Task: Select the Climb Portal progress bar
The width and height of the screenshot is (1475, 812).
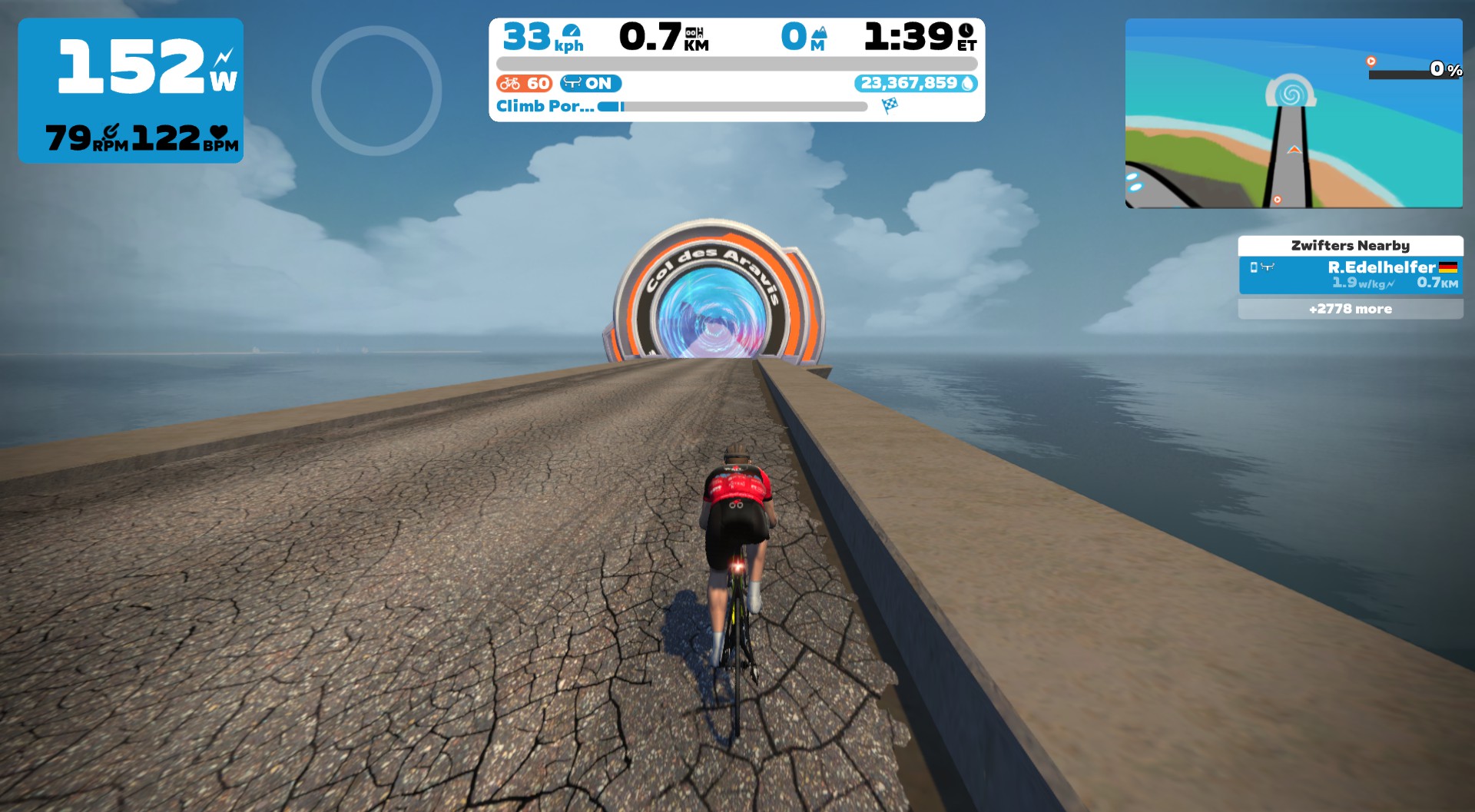Action: 733,107
